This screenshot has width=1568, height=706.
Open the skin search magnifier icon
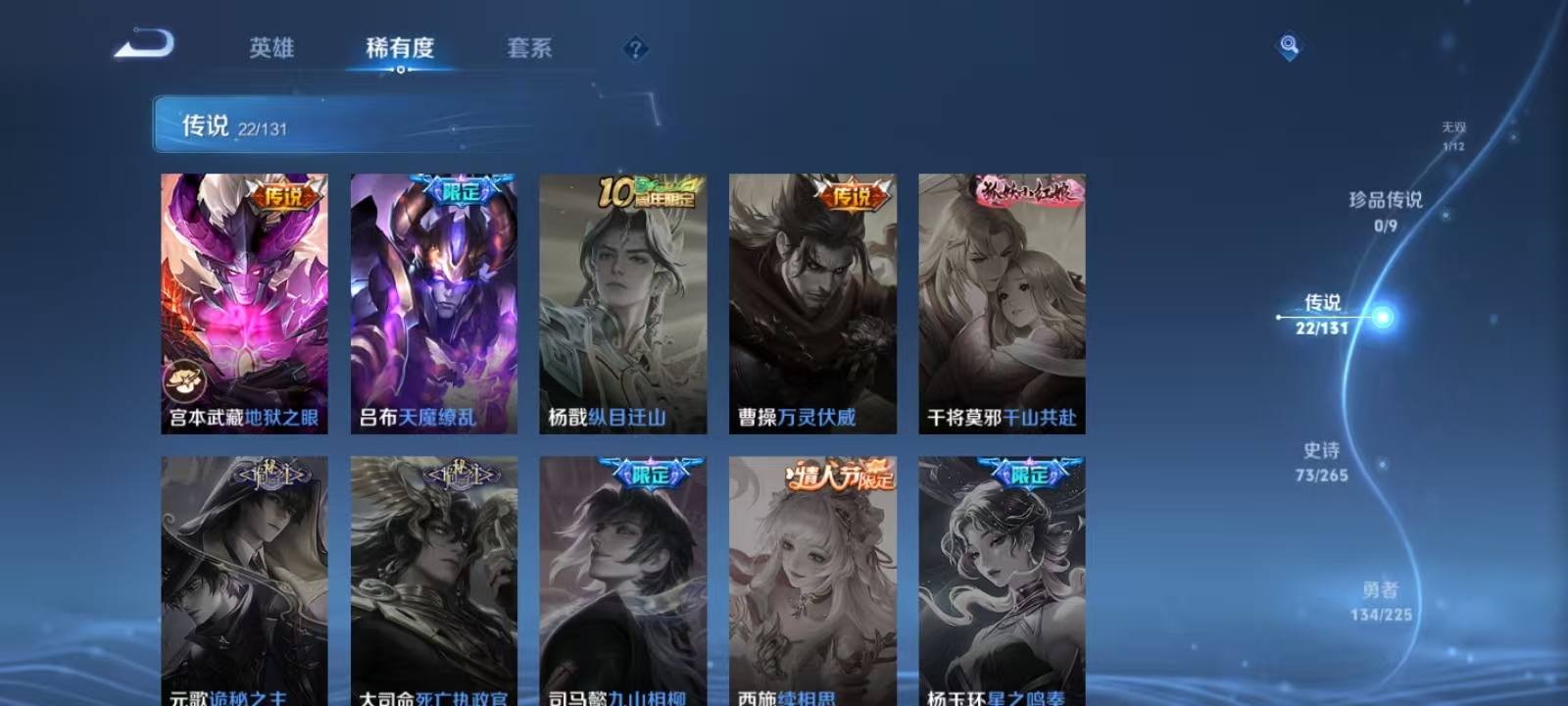1288,43
